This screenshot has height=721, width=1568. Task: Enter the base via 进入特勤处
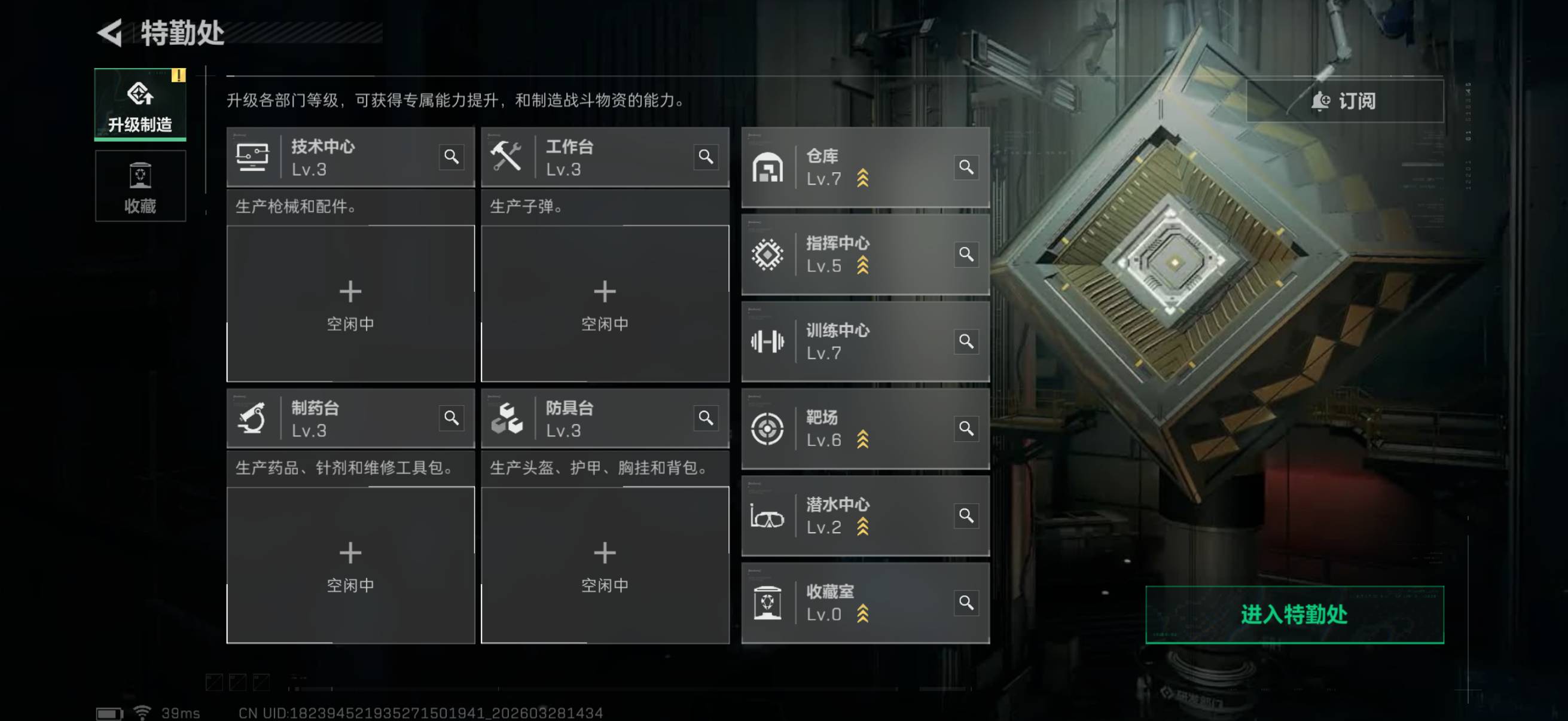pos(1294,615)
